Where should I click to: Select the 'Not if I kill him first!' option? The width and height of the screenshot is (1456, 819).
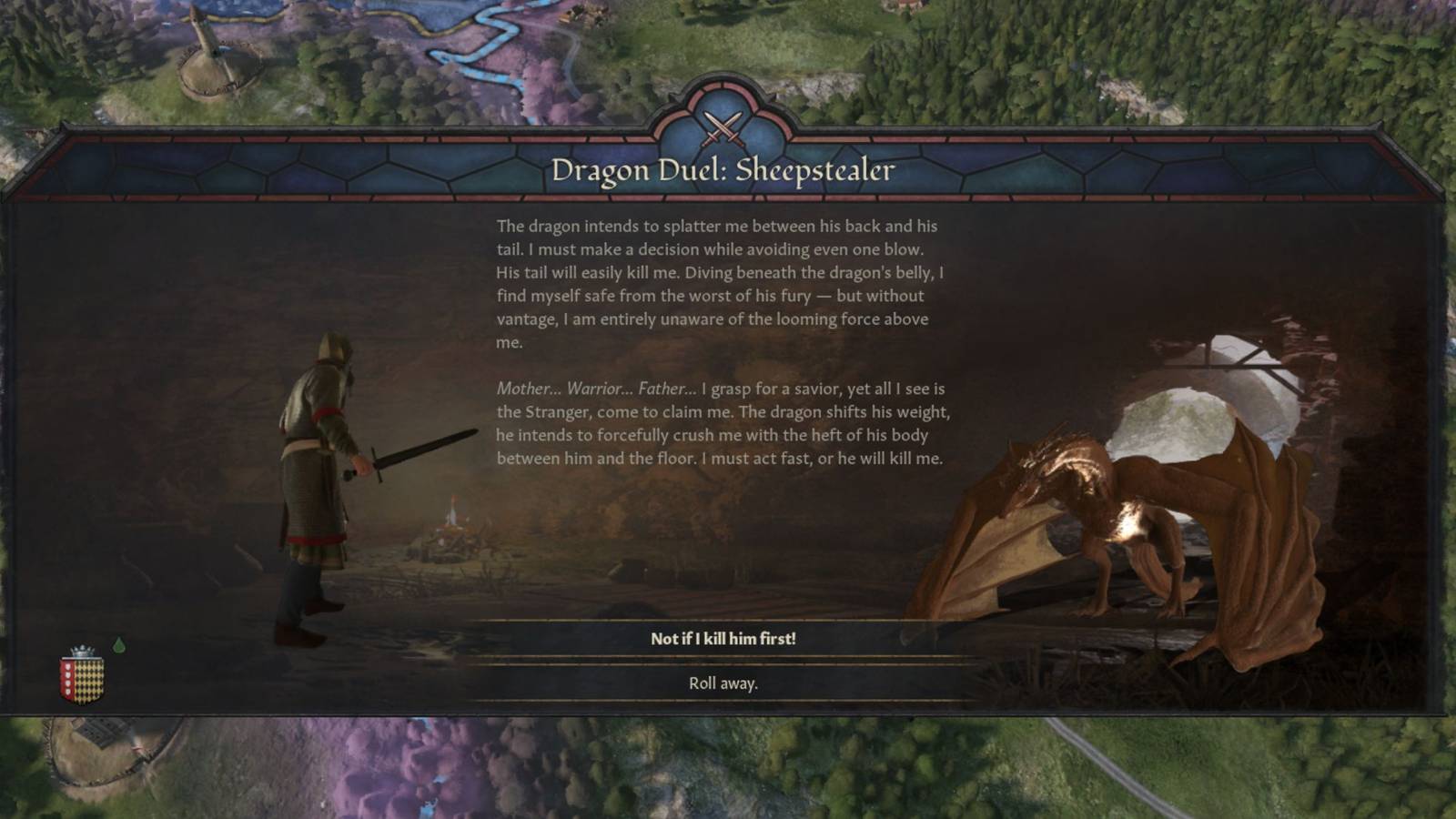pyautogui.click(x=725, y=640)
